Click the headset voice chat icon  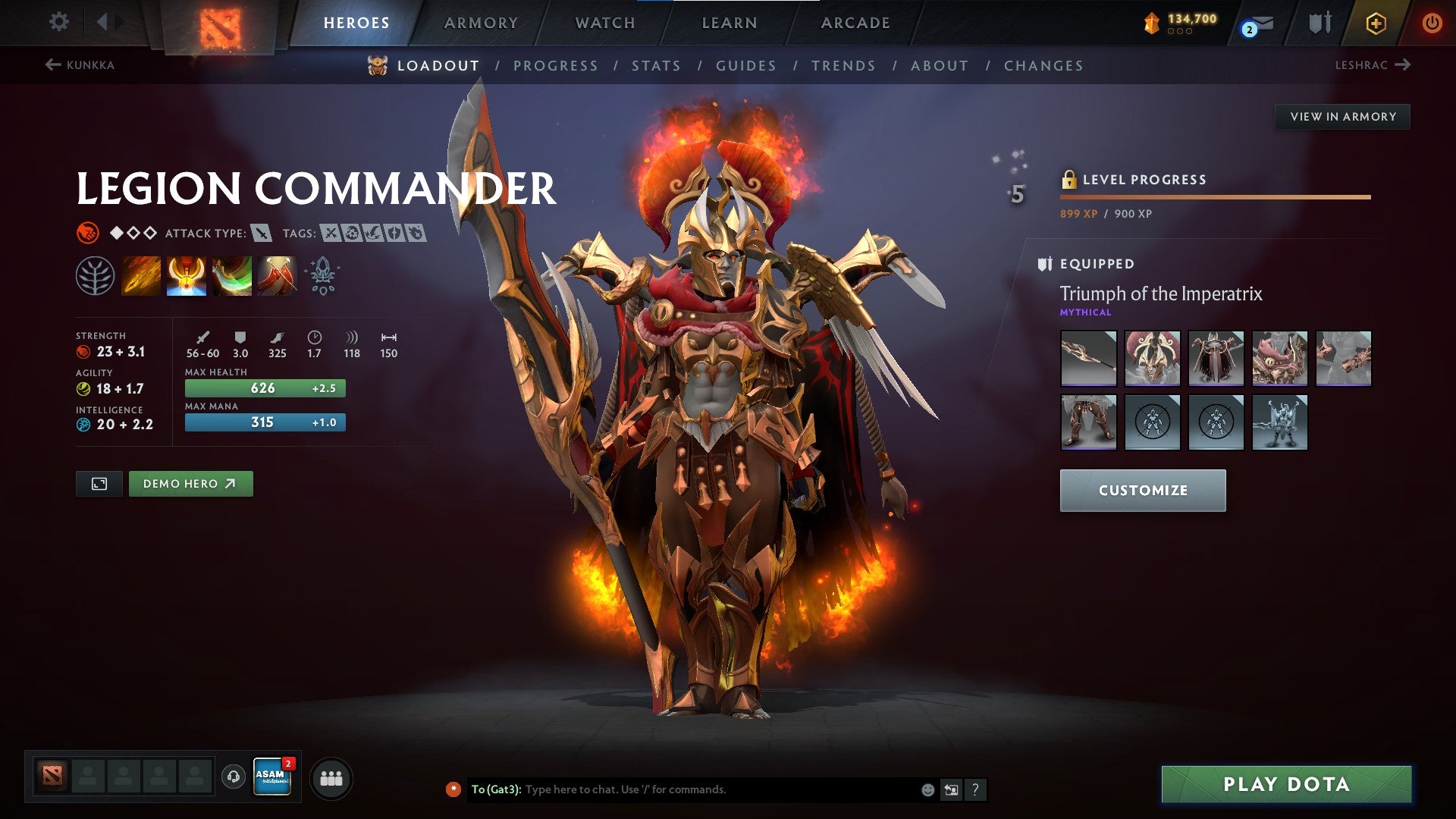point(232,775)
